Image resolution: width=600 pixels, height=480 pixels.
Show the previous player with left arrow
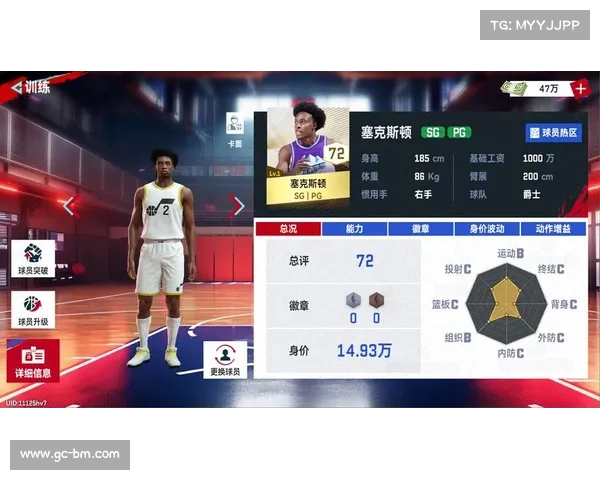click(x=69, y=207)
